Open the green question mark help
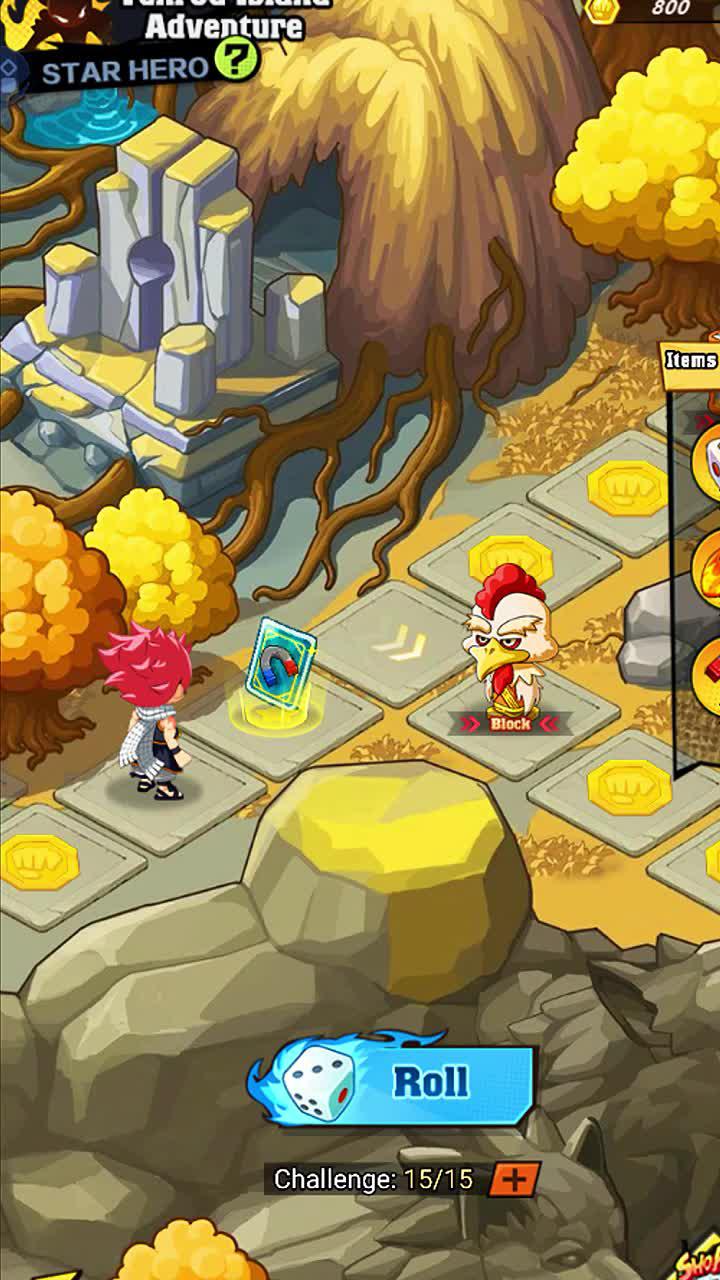The height and width of the screenshot is (1280, 720). coord(237,62)
